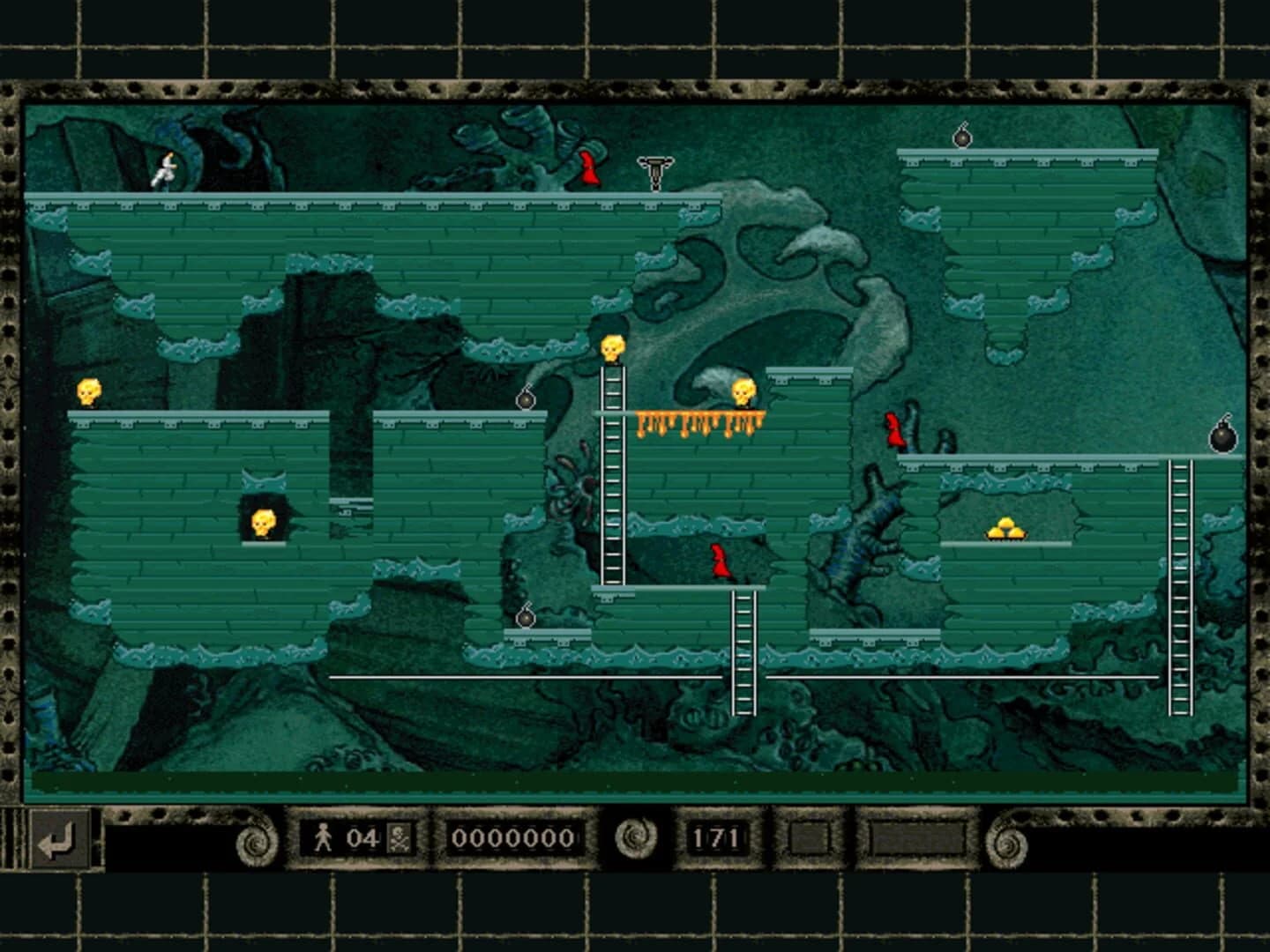Click the timer displaying 171

pyautogui.click(x=716, y=839)
